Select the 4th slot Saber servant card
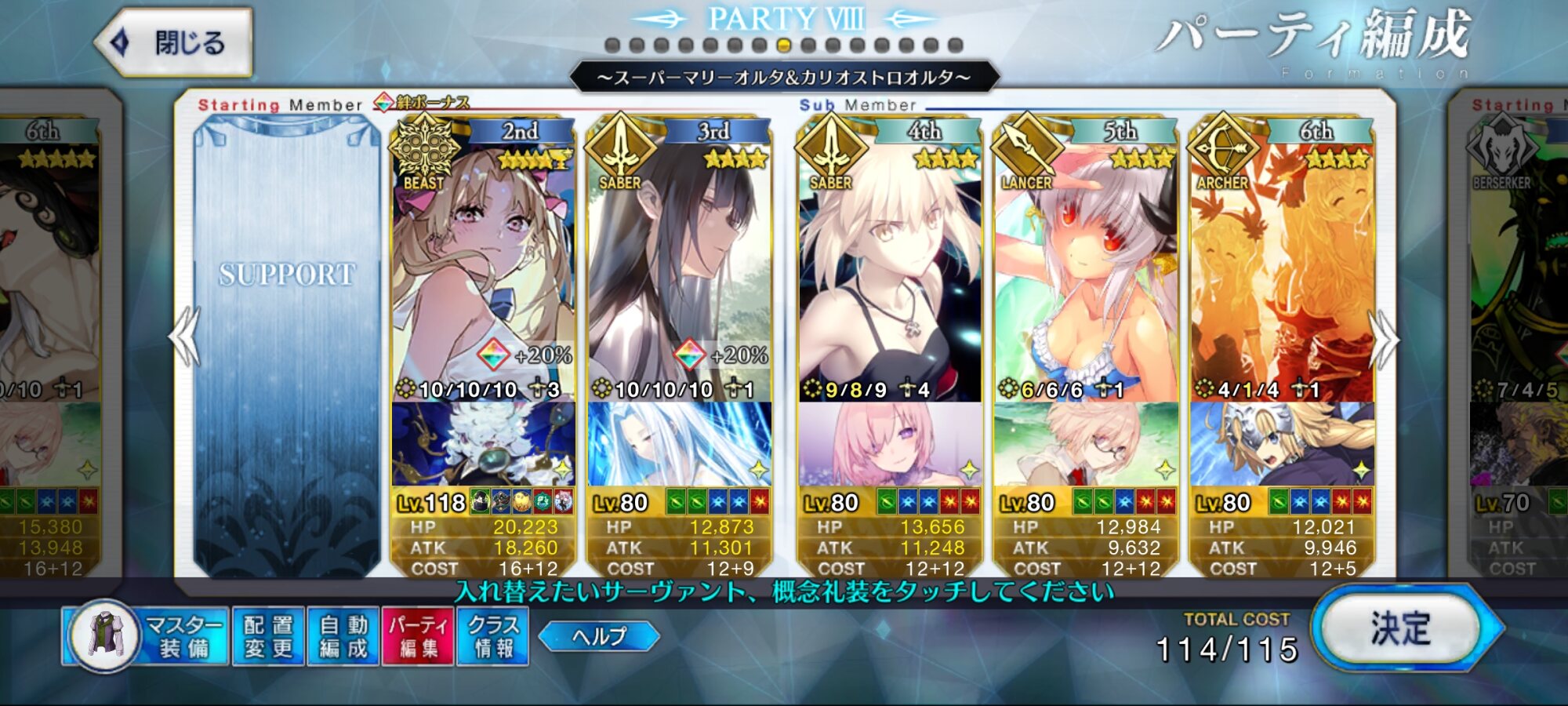1568x706 pixels. (890, 267)
